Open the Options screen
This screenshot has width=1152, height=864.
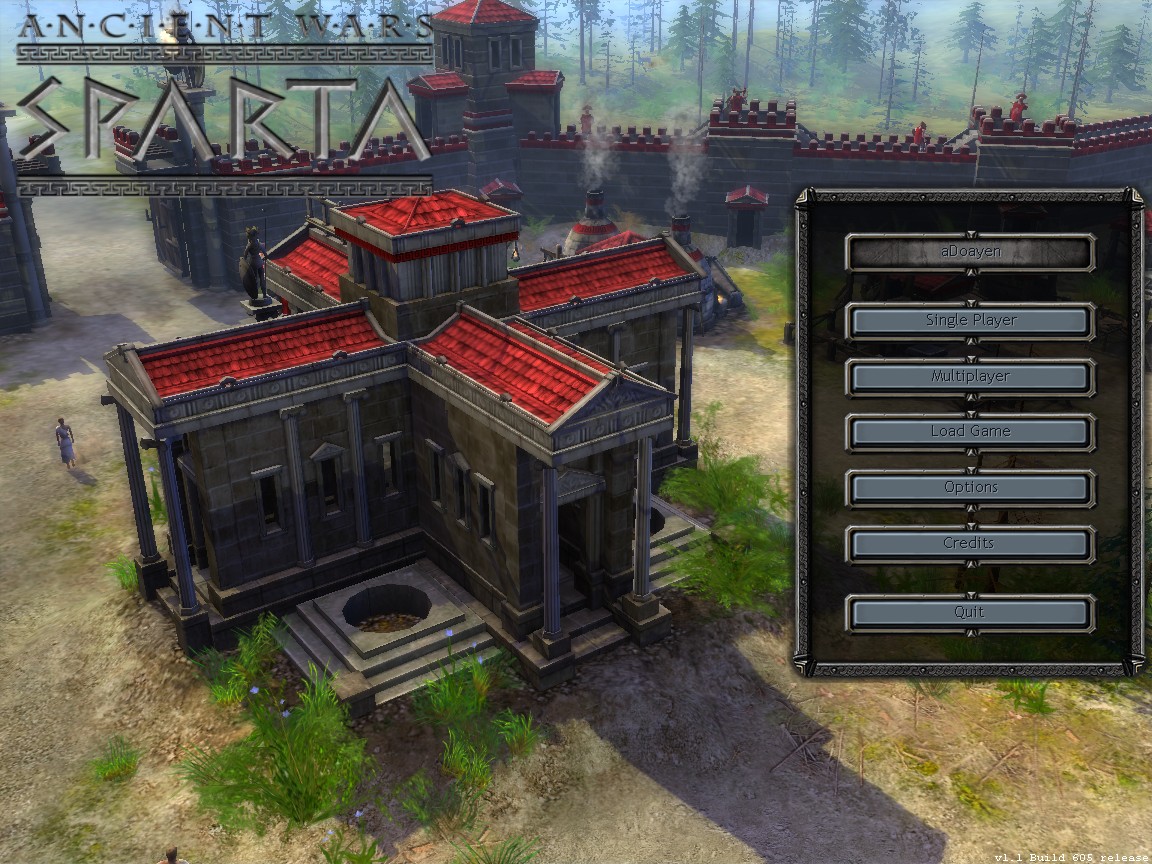pyautogui.click(x=970, y=488)
